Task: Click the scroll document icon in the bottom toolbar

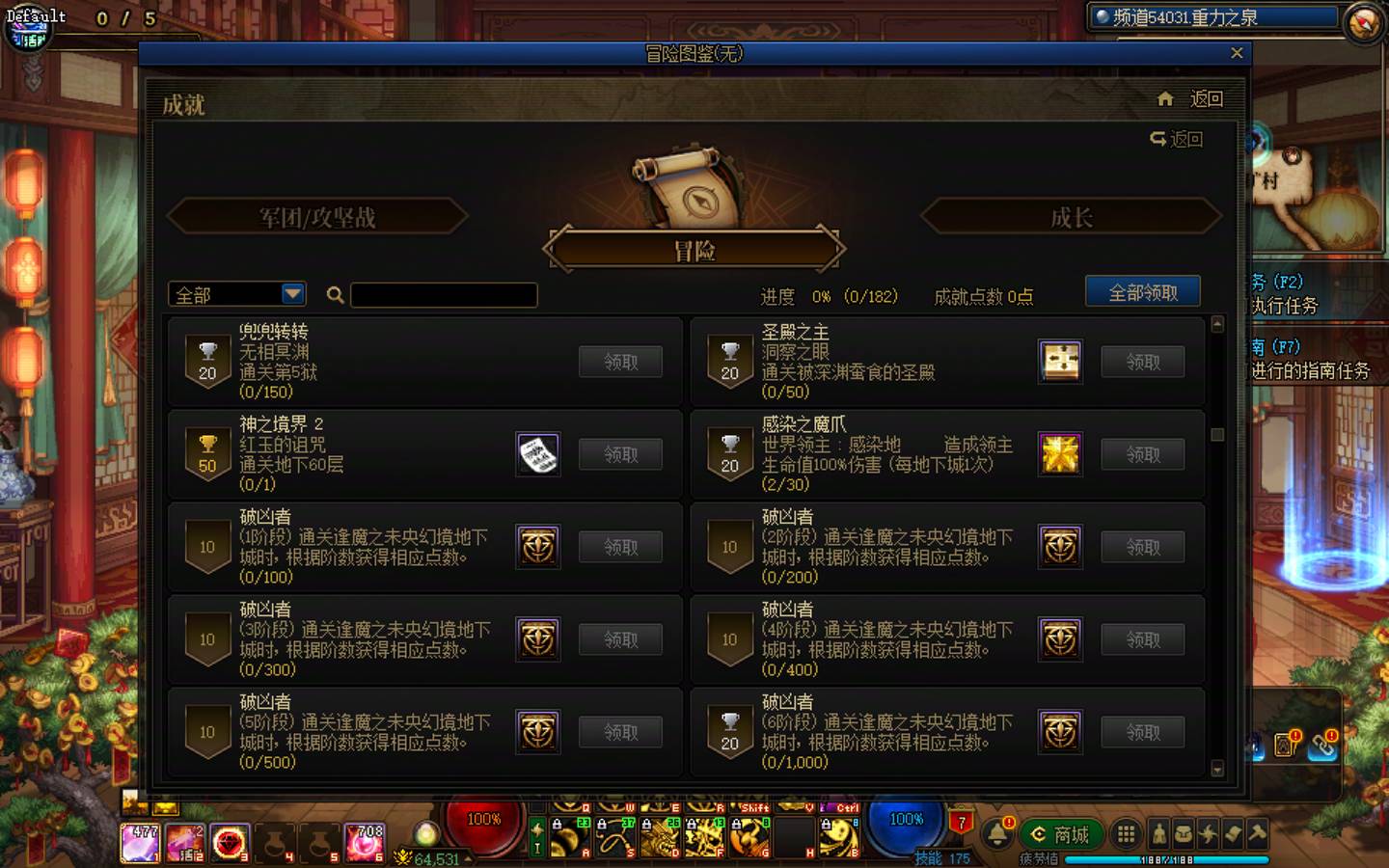Action: 1234,833
